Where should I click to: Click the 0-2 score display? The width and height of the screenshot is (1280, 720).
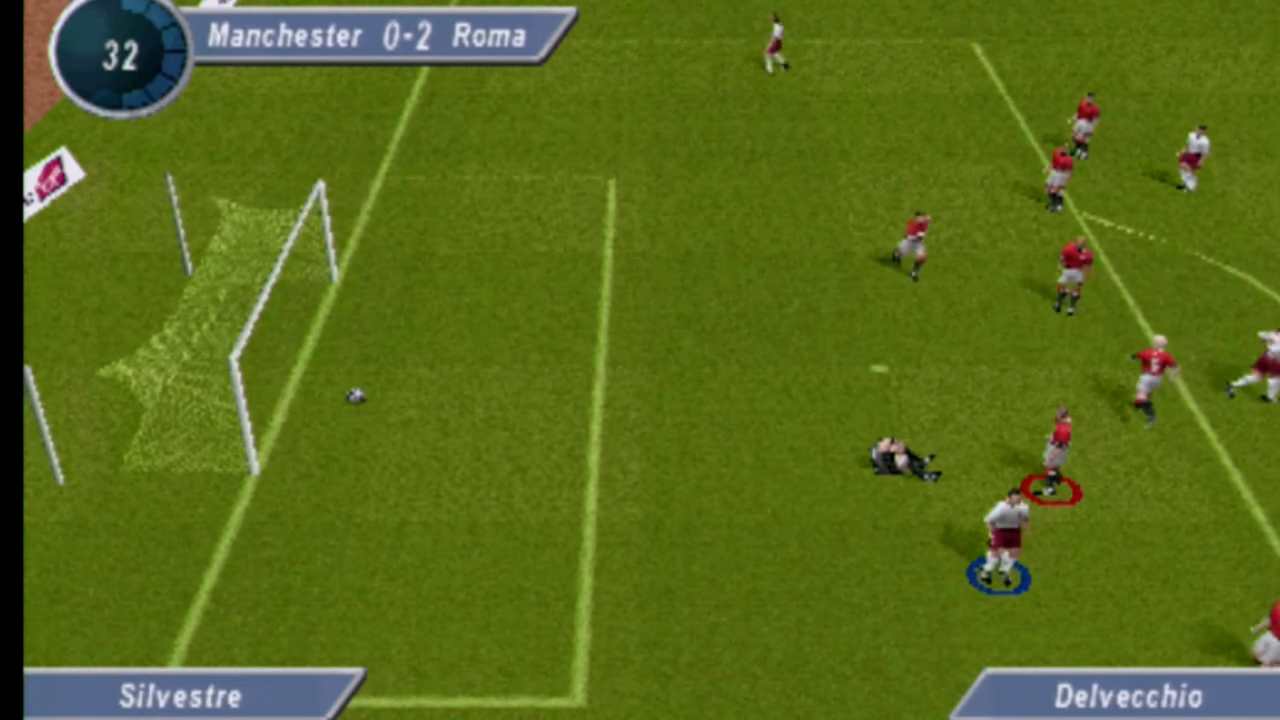(408, 37)
